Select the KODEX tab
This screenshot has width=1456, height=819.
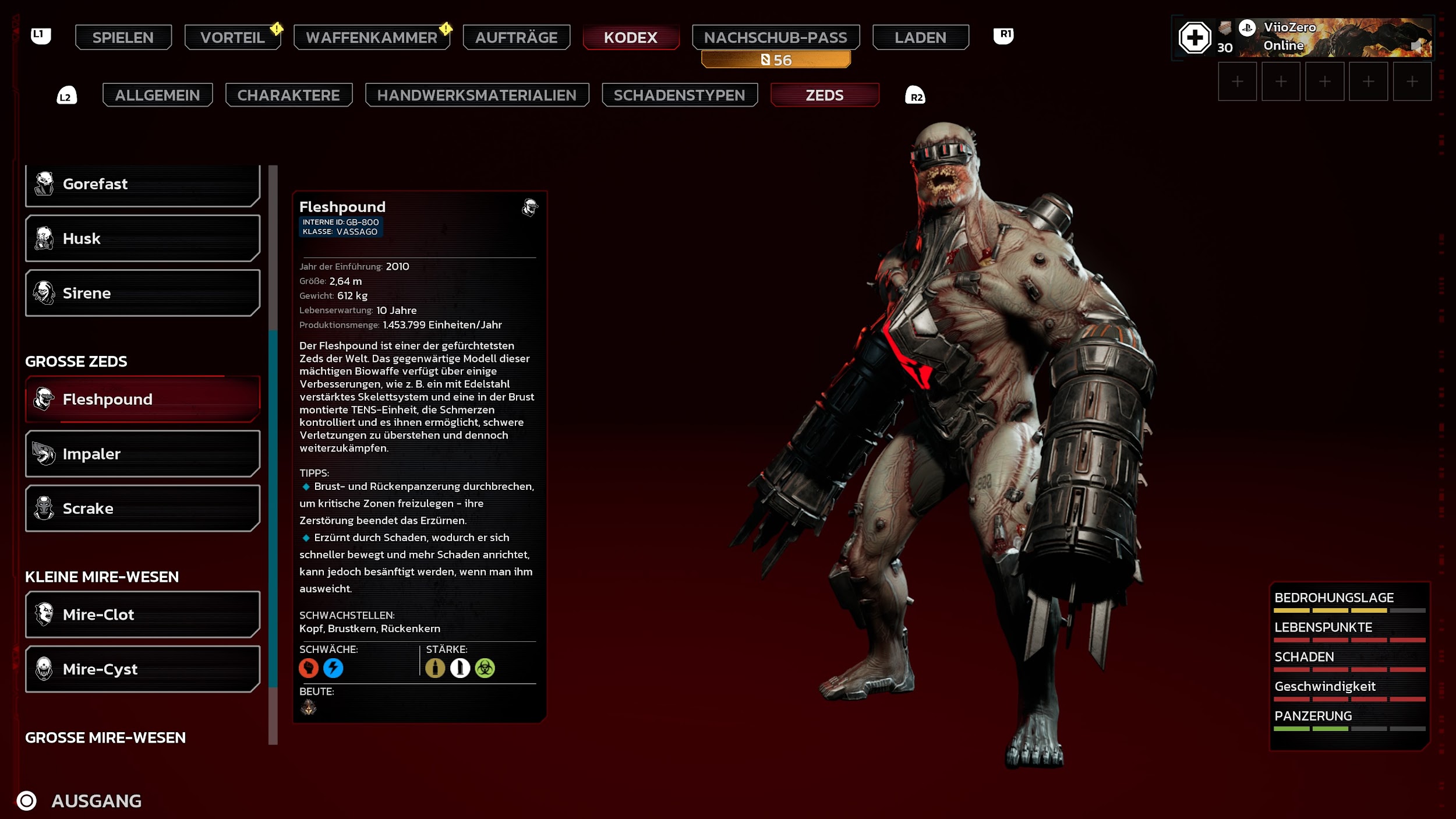pyautogui.click(x=630, y=37)
